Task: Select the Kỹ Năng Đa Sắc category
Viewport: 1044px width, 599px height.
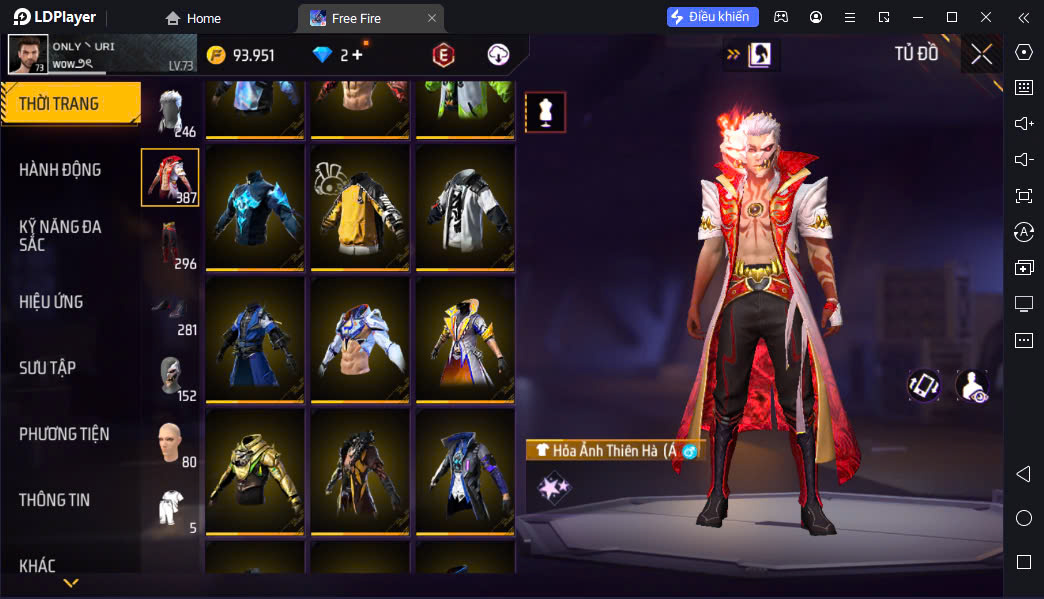Action: click(60, 235)
